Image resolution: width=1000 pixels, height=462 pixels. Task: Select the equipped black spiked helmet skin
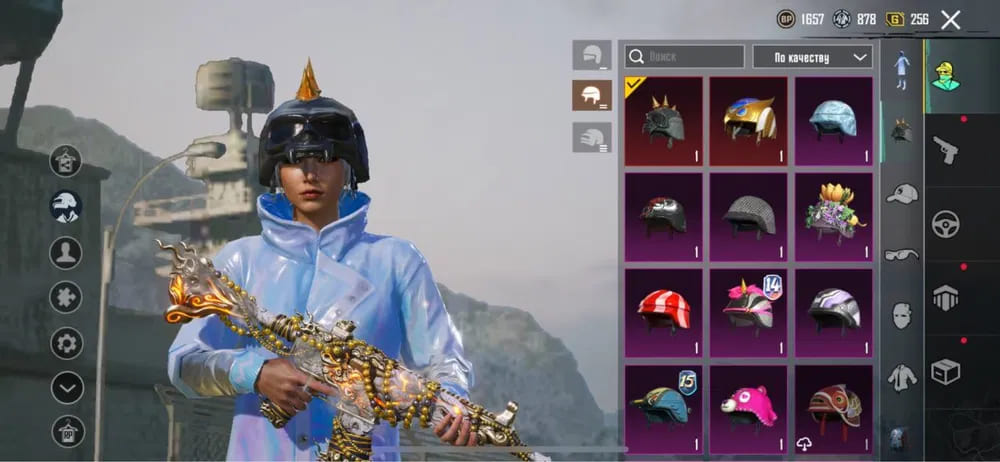662,121
